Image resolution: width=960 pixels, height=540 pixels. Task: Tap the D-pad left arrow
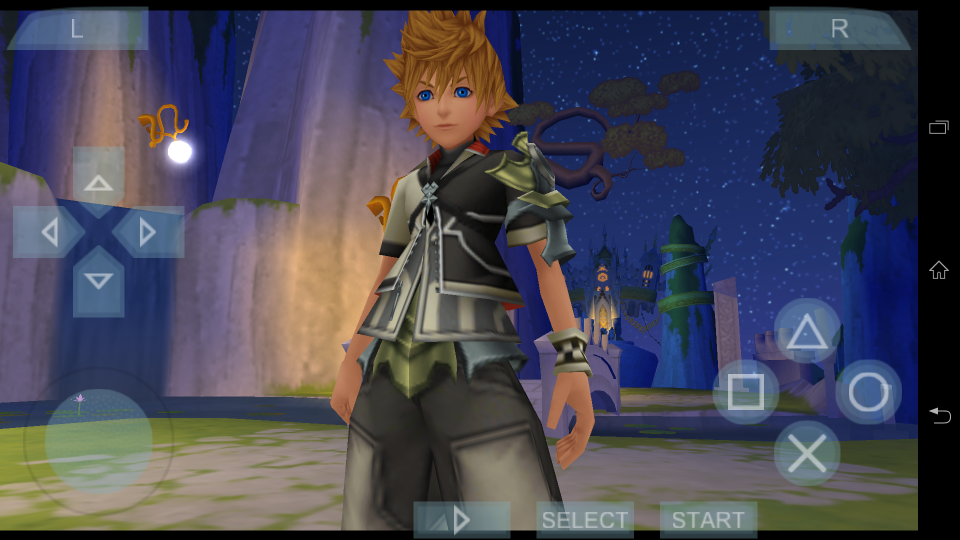49,232
